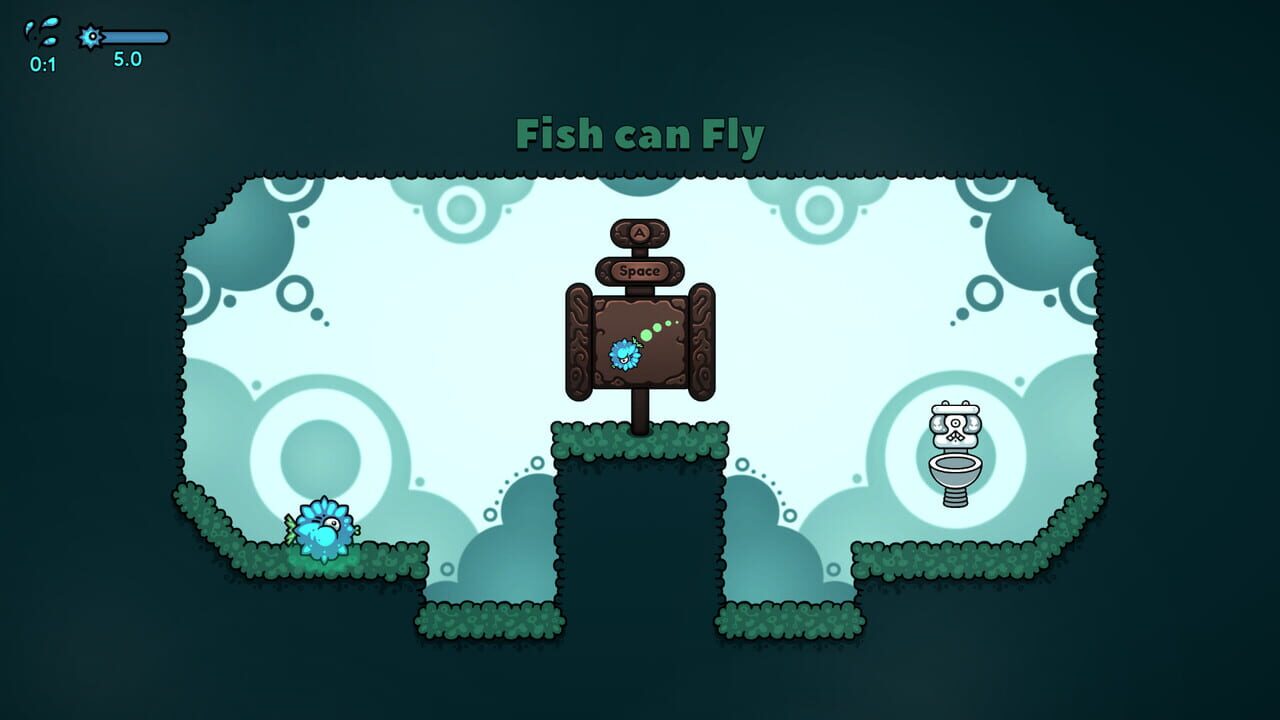Screen dimensions: 1280x720
Task: Click the left carved pillar of the sign
Action: pos(578,340)
